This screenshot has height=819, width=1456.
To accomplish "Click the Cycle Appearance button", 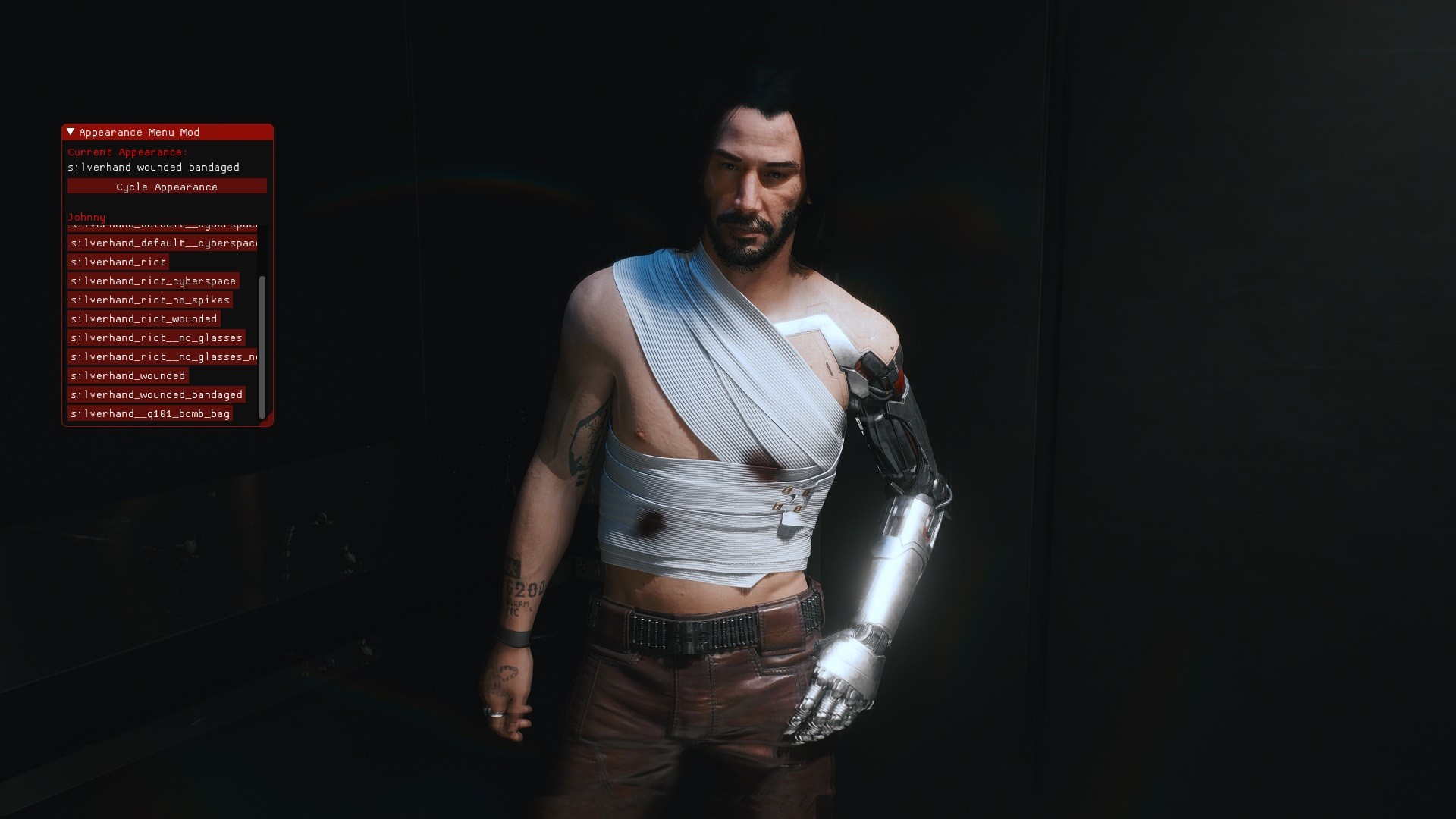I will click(x=166, y=187).
